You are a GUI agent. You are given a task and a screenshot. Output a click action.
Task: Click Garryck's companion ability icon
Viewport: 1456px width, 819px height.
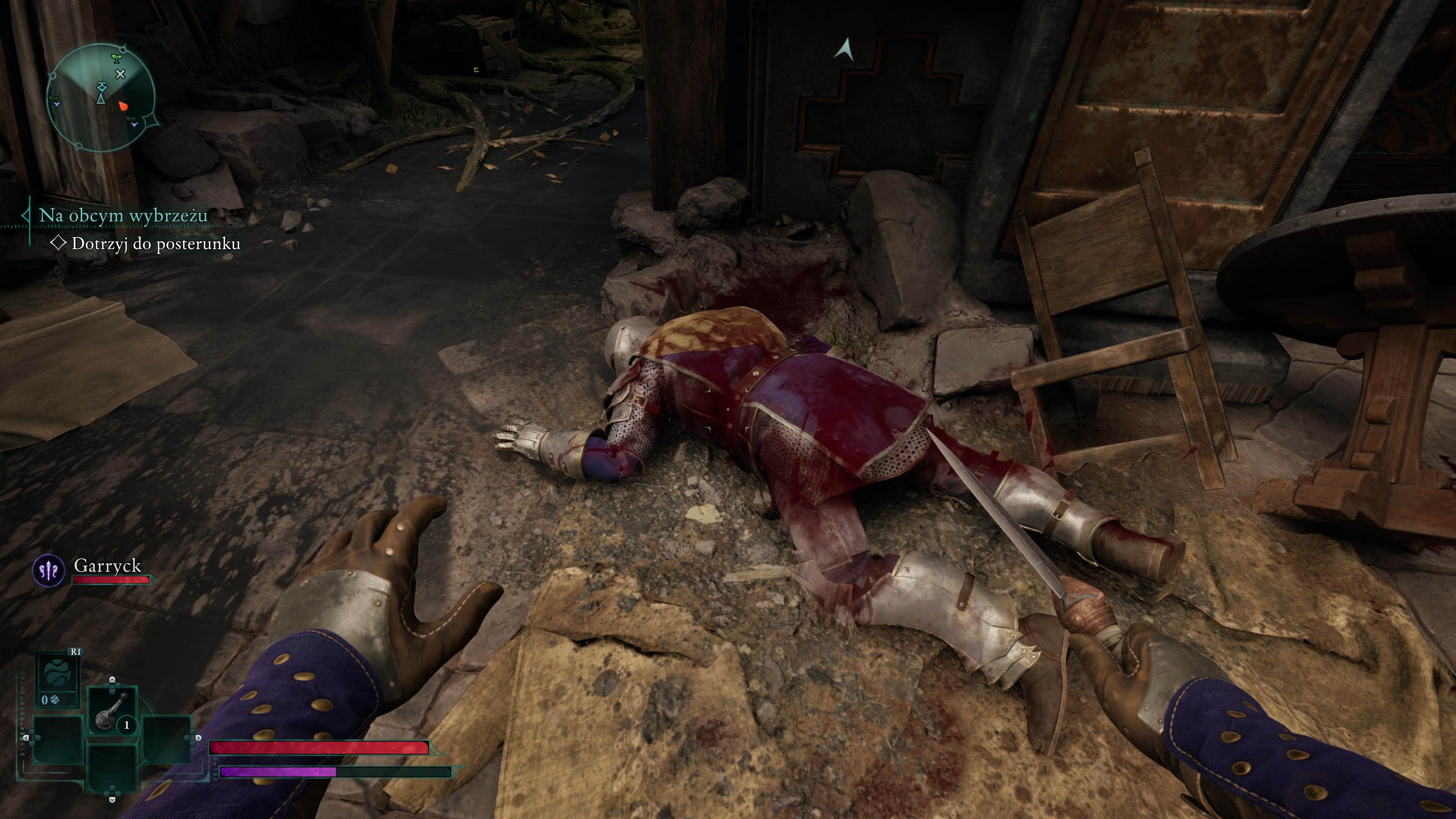point(49,570)
